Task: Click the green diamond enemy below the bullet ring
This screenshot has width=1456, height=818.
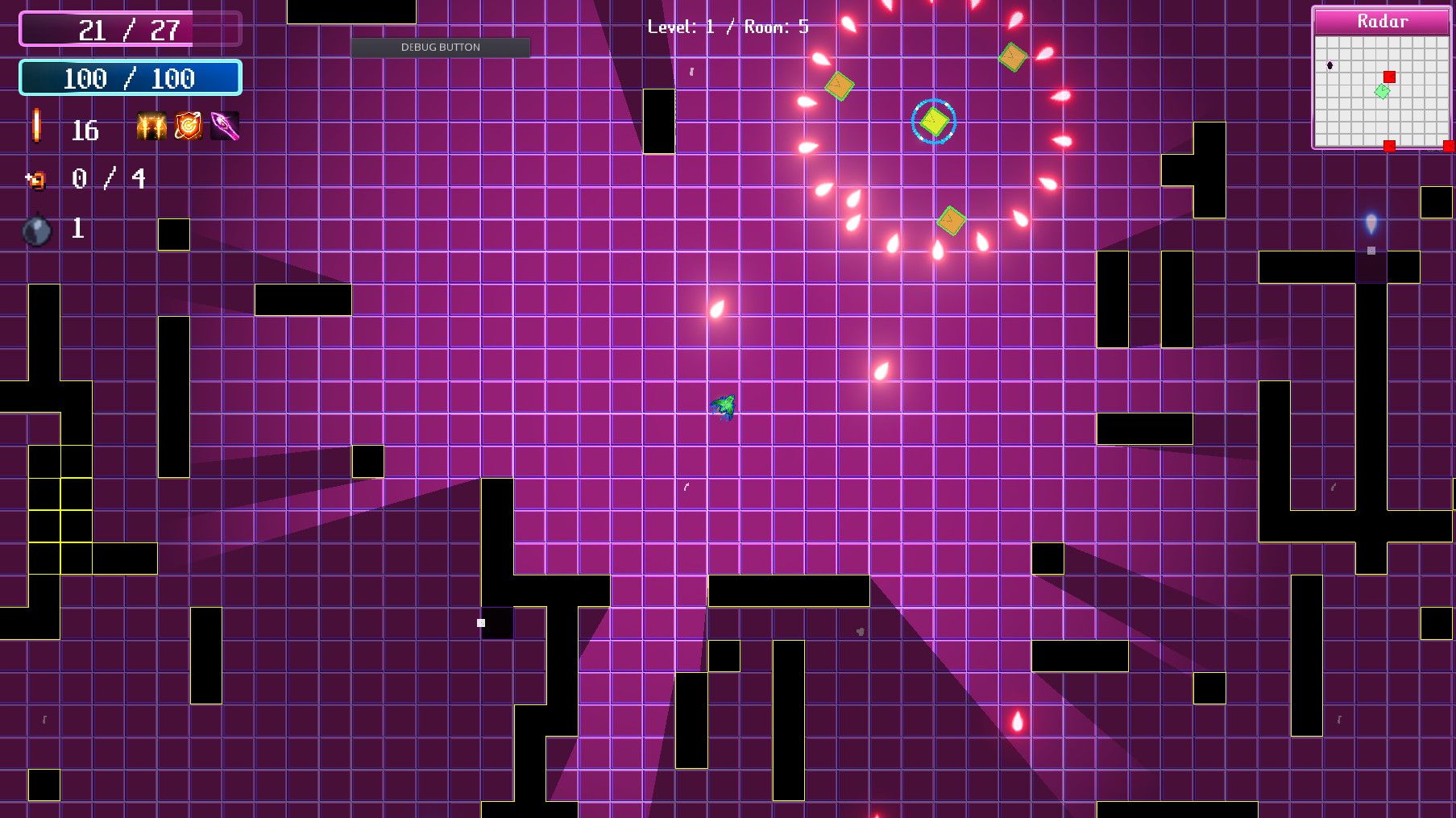Action: (951, 222)
